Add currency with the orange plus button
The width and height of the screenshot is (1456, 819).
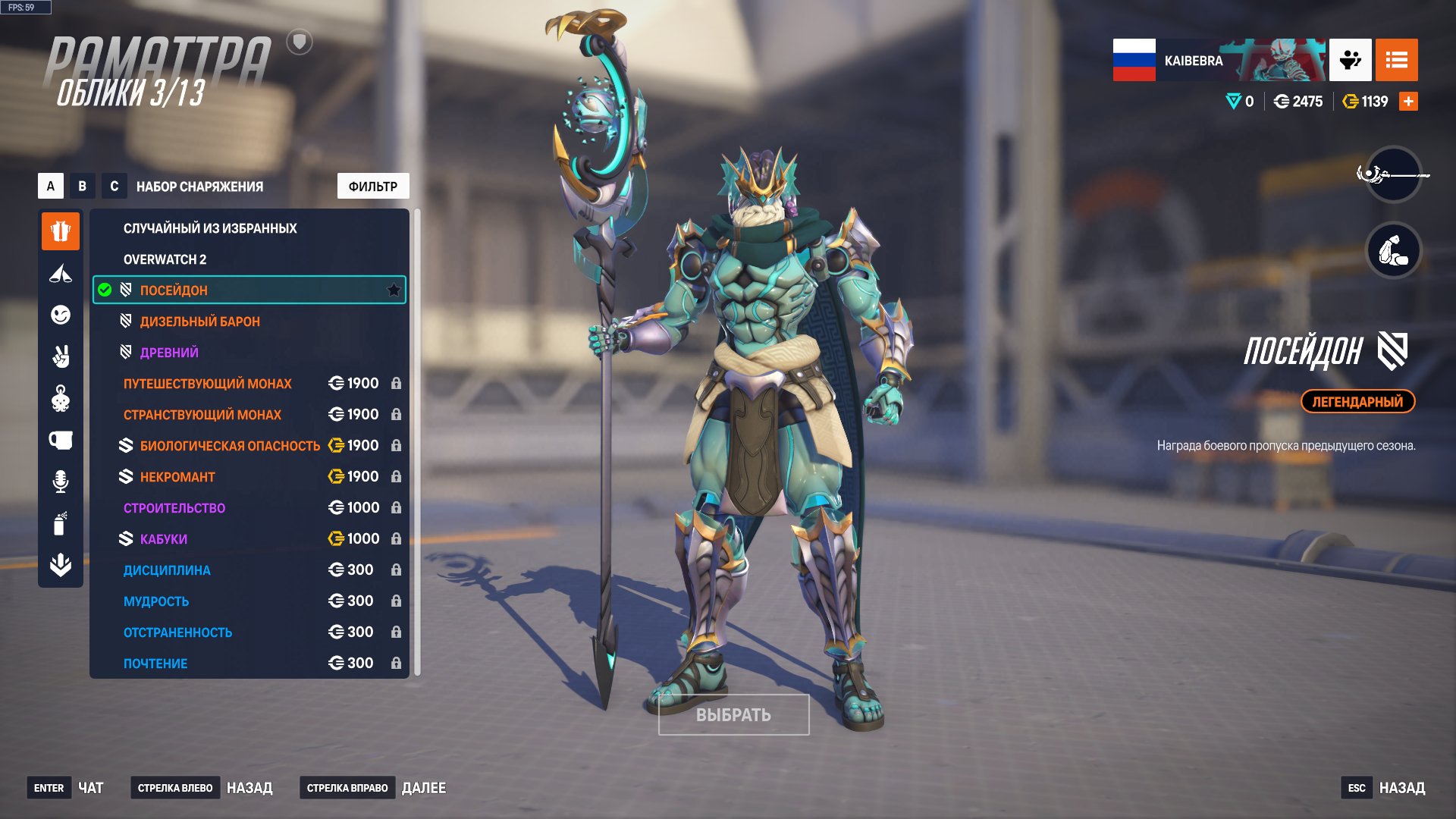pyautogui.click(x=1408, y=102)
